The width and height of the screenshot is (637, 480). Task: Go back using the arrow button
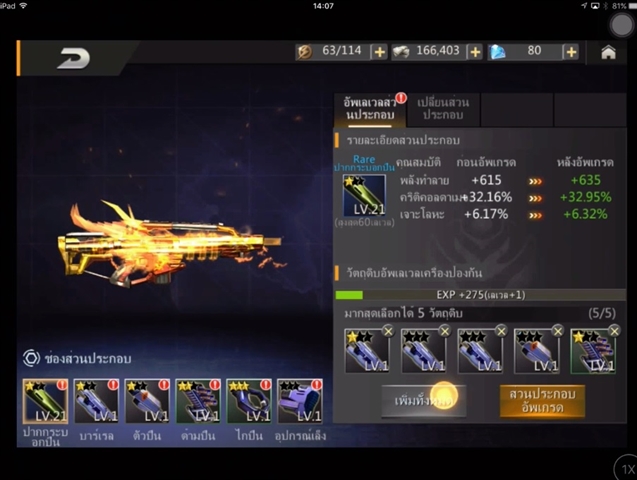[x=73, y=58]
